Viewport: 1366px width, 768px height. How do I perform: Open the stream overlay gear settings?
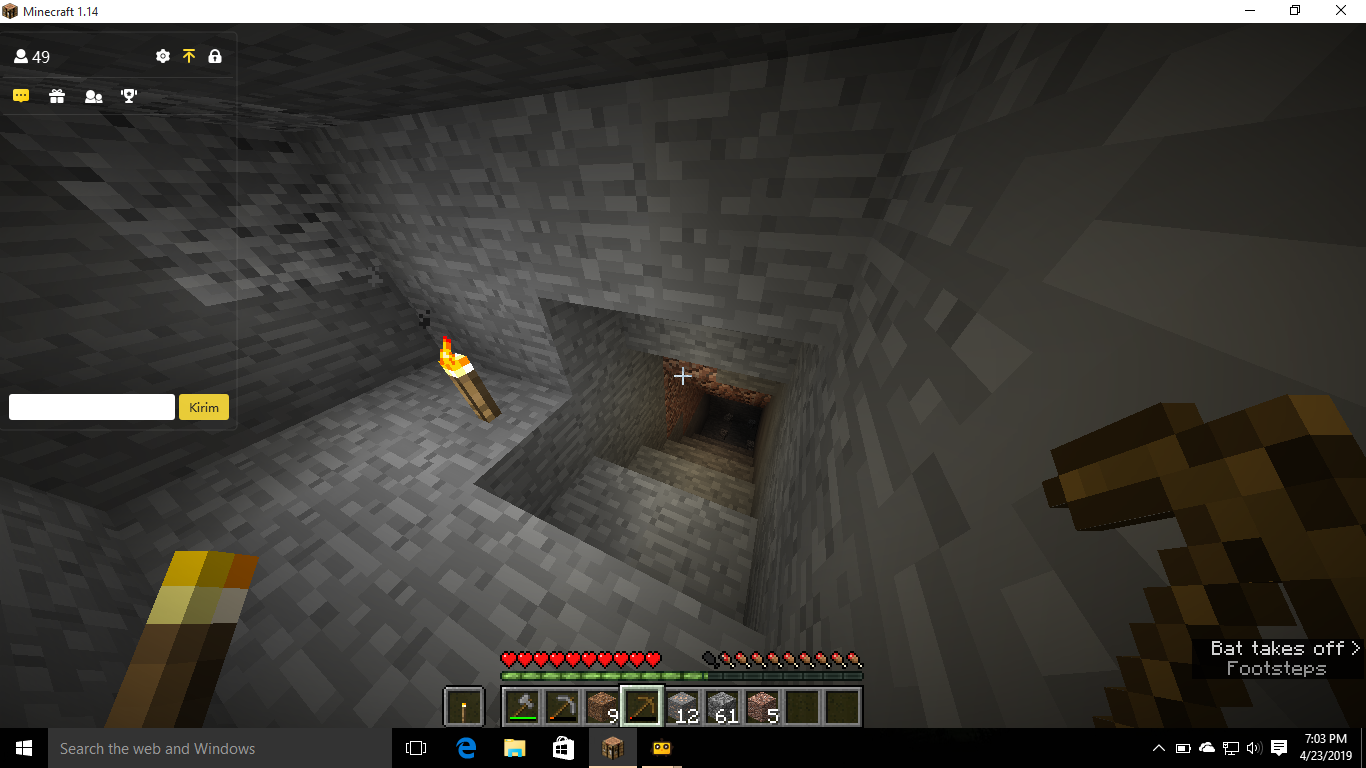point(163,57)
